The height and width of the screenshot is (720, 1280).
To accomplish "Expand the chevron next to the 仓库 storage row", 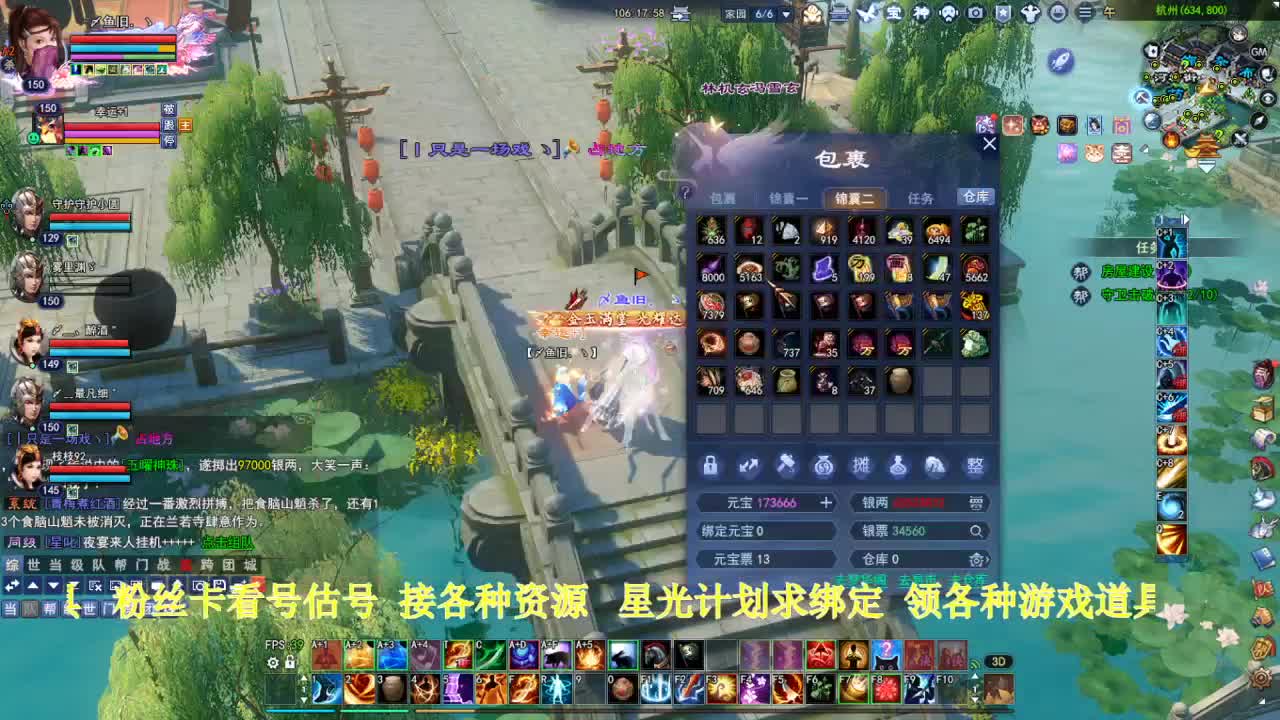I will coord(987,559).
